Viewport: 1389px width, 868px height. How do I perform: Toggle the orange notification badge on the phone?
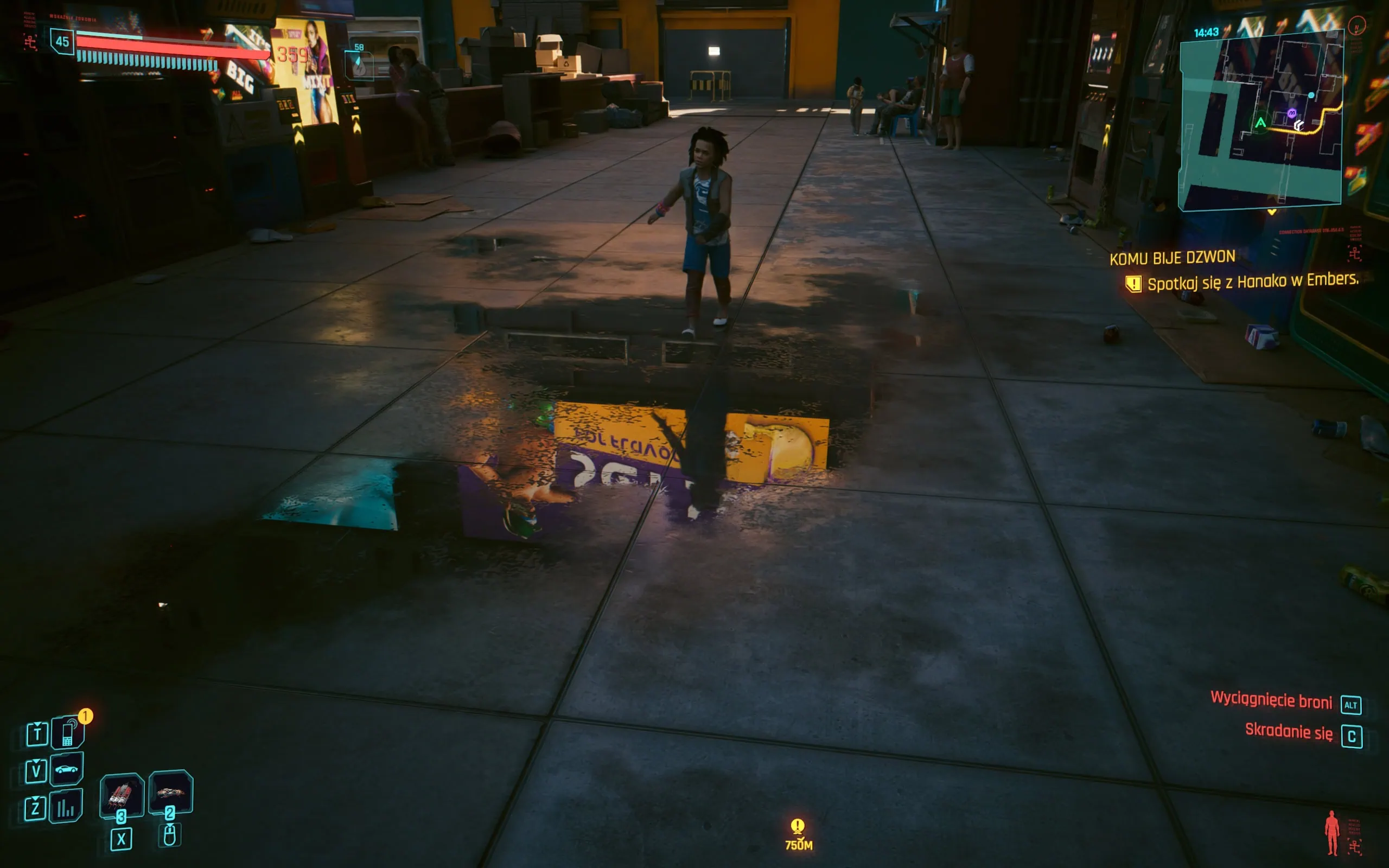[86, 716]
